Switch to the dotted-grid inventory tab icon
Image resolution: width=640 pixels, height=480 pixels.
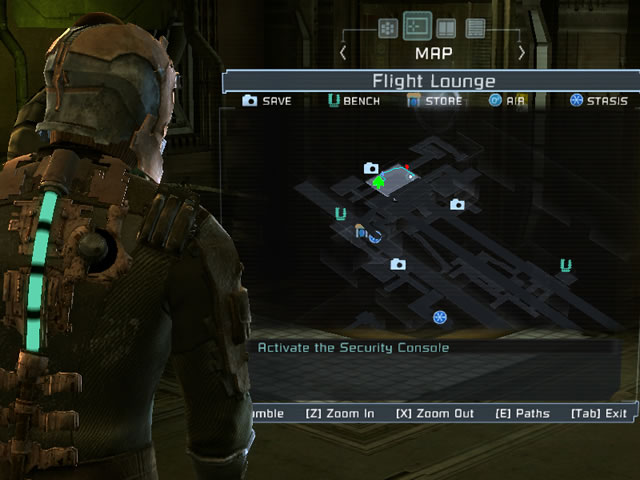(388, 28)
